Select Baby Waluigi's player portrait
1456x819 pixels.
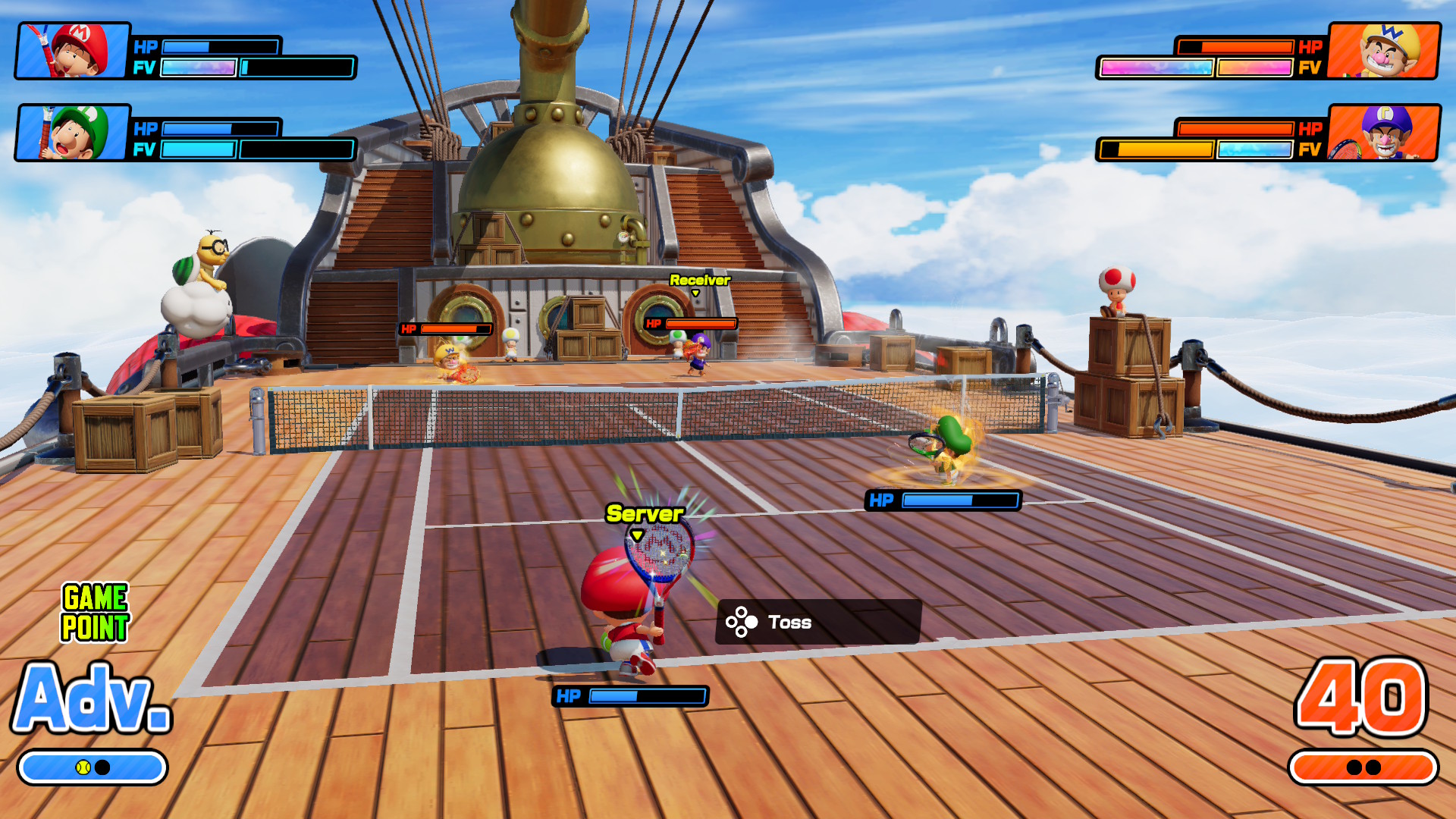pos(1384,133)
